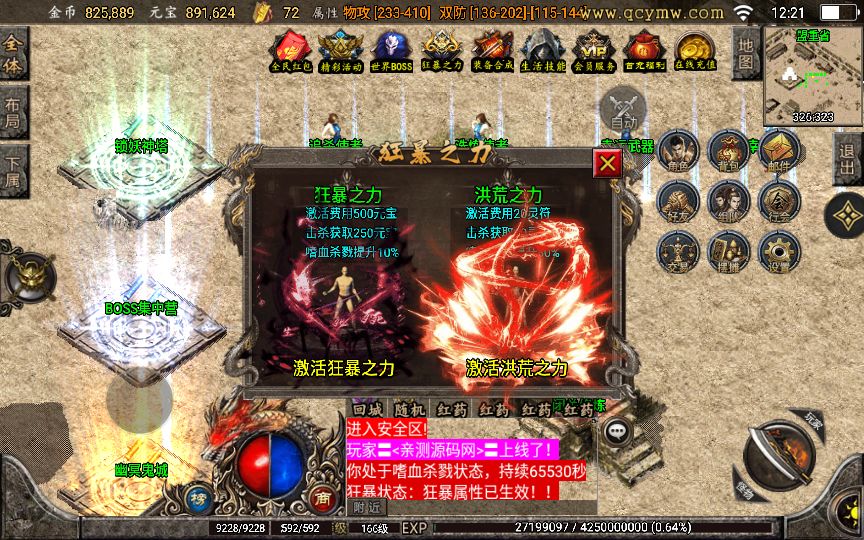Open the 全民红包 red envelope event
864x540 pixels.
click(292, 49)
